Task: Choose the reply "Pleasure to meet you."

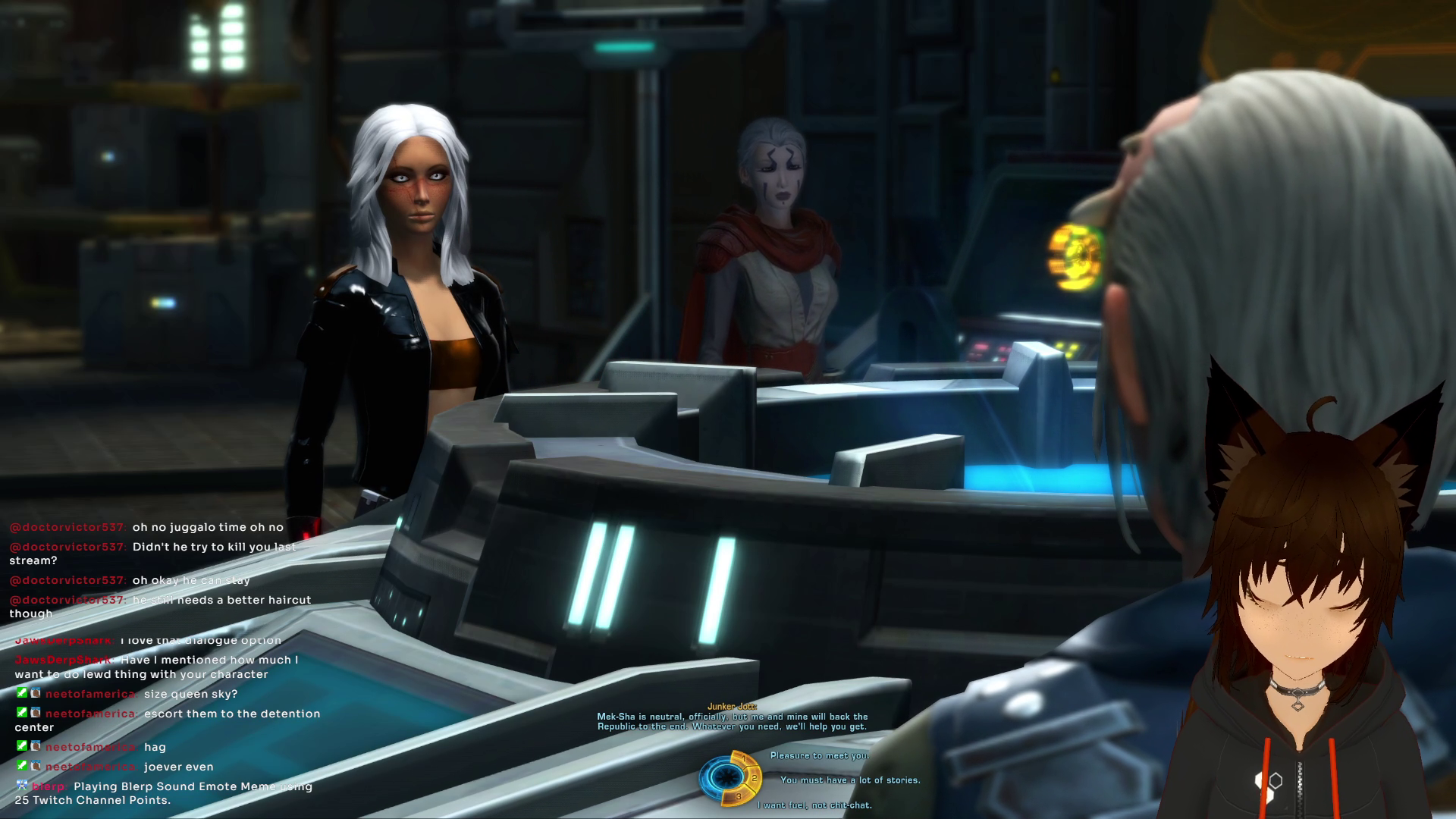Action: click(x=819, y=755)
